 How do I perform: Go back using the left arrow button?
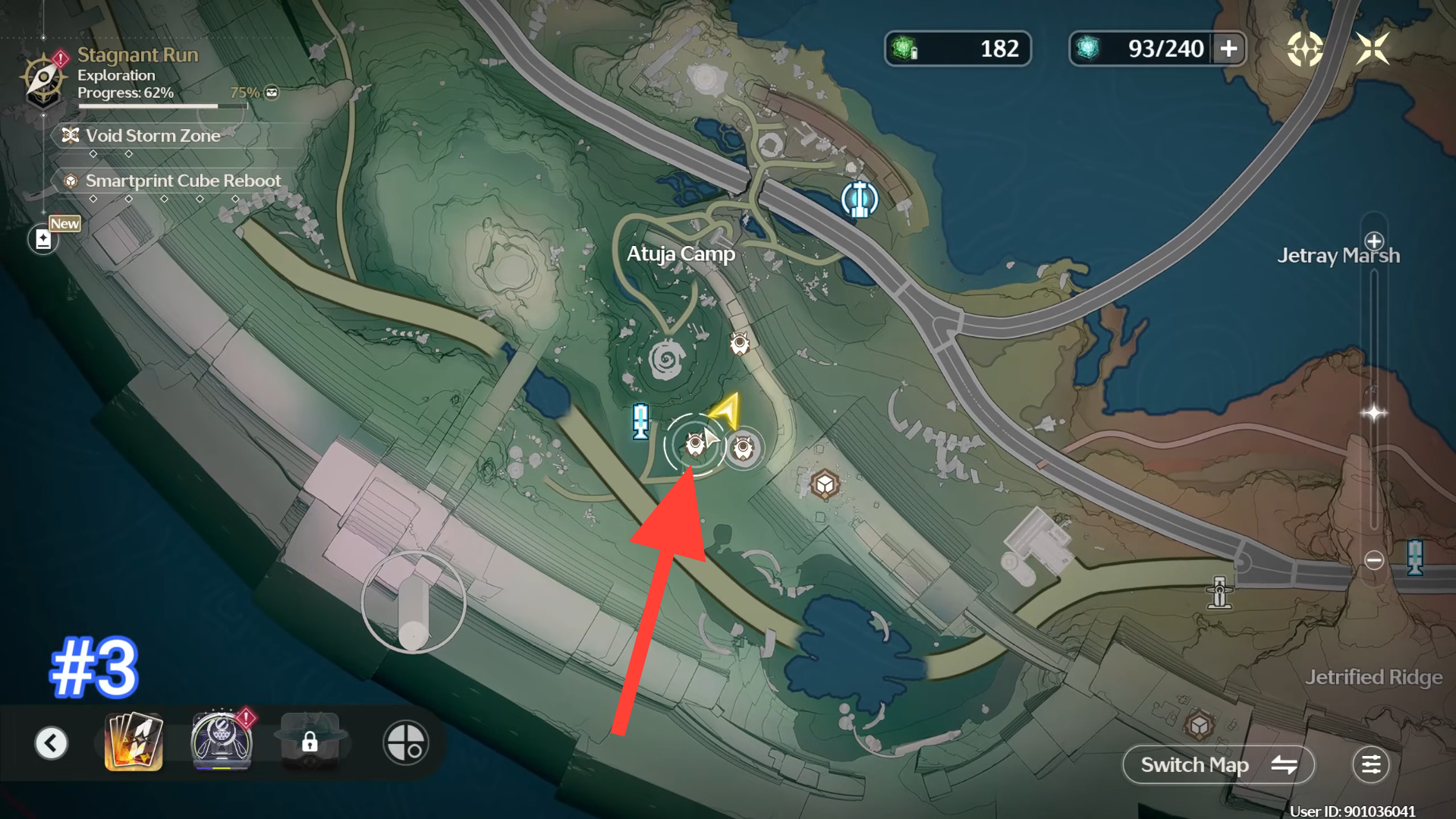tap(51, 742)
